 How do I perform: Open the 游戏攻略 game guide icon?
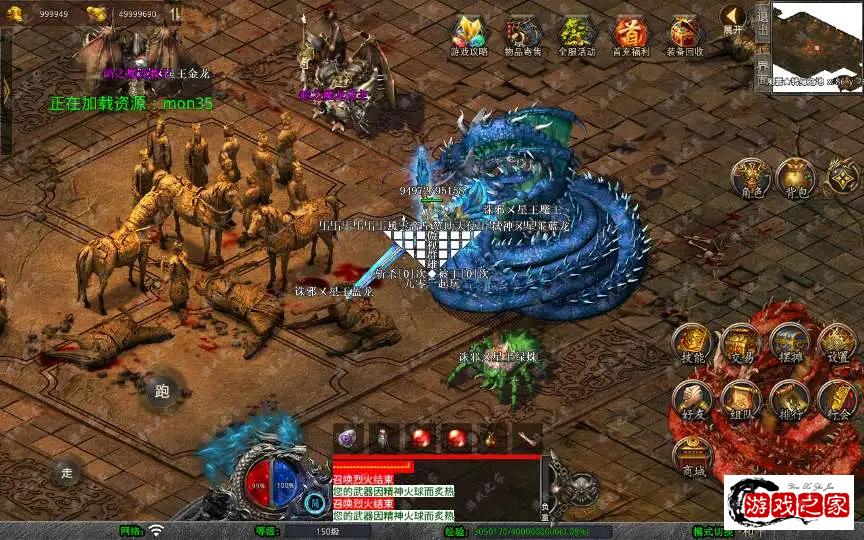pyautogui.click(x=470, y=34)
